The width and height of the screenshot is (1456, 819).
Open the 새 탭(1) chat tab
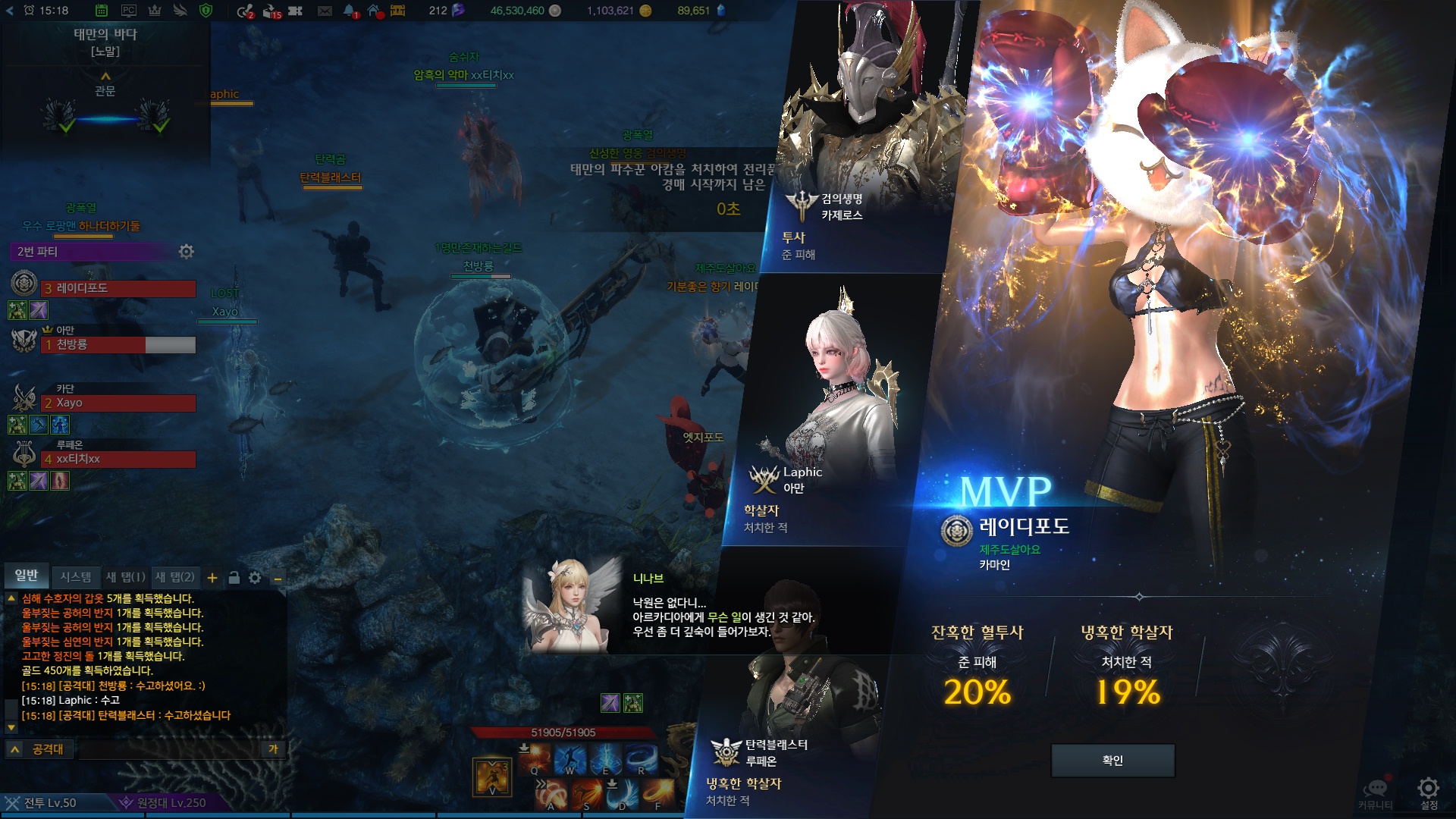(x=125, y=577)
